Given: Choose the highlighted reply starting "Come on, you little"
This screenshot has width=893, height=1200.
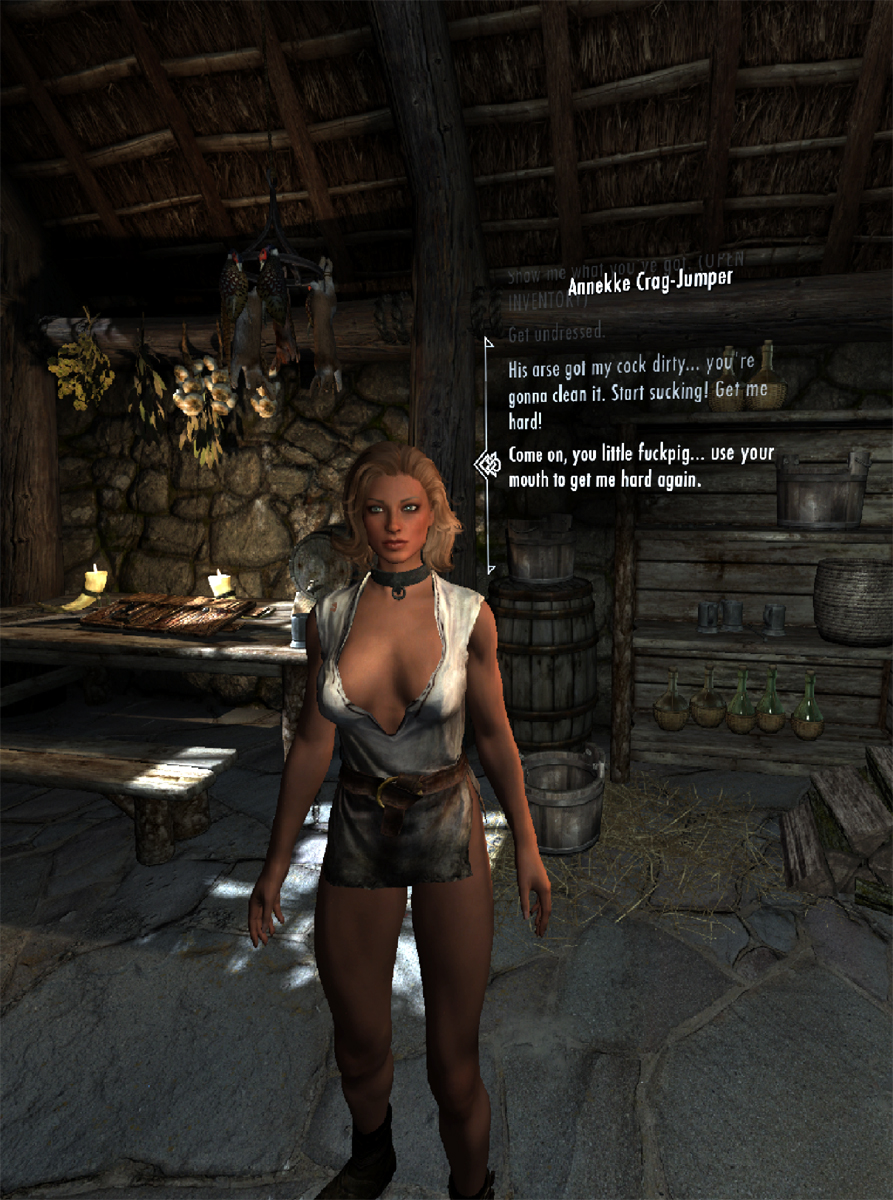Looking at the screenshot, I should click(x=640, y=466).
